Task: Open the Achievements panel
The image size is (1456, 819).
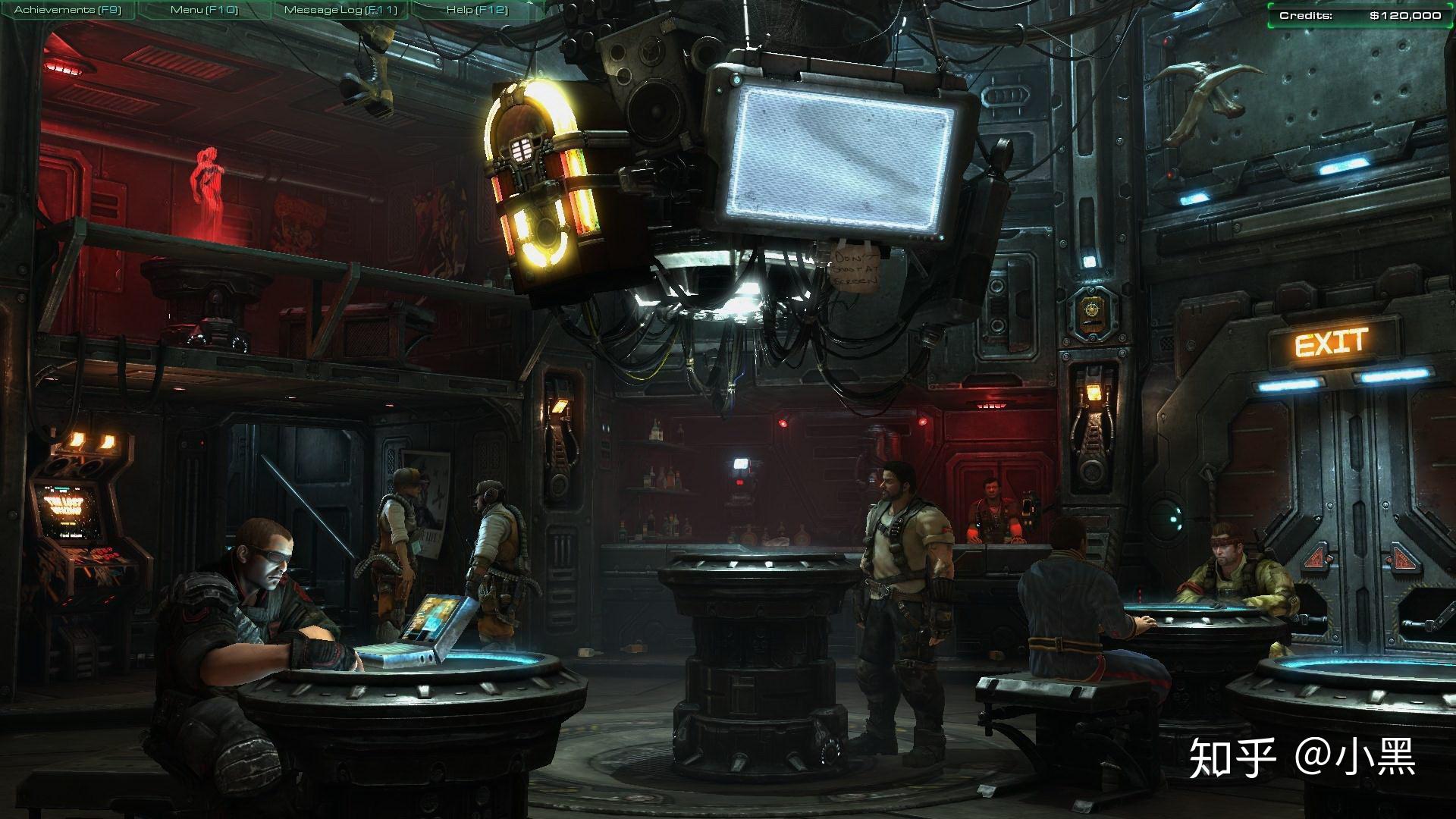Action: [x=67, y=10]
